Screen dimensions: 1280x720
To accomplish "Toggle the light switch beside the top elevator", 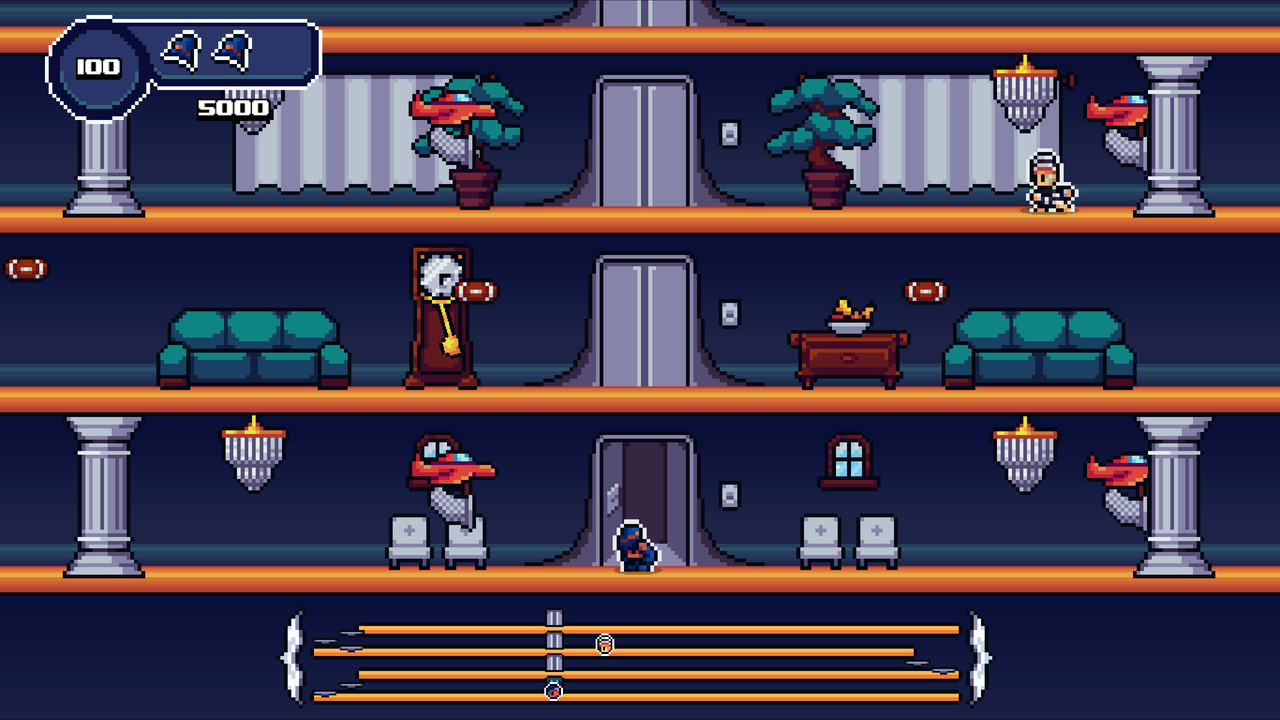I will click(727, 131).
